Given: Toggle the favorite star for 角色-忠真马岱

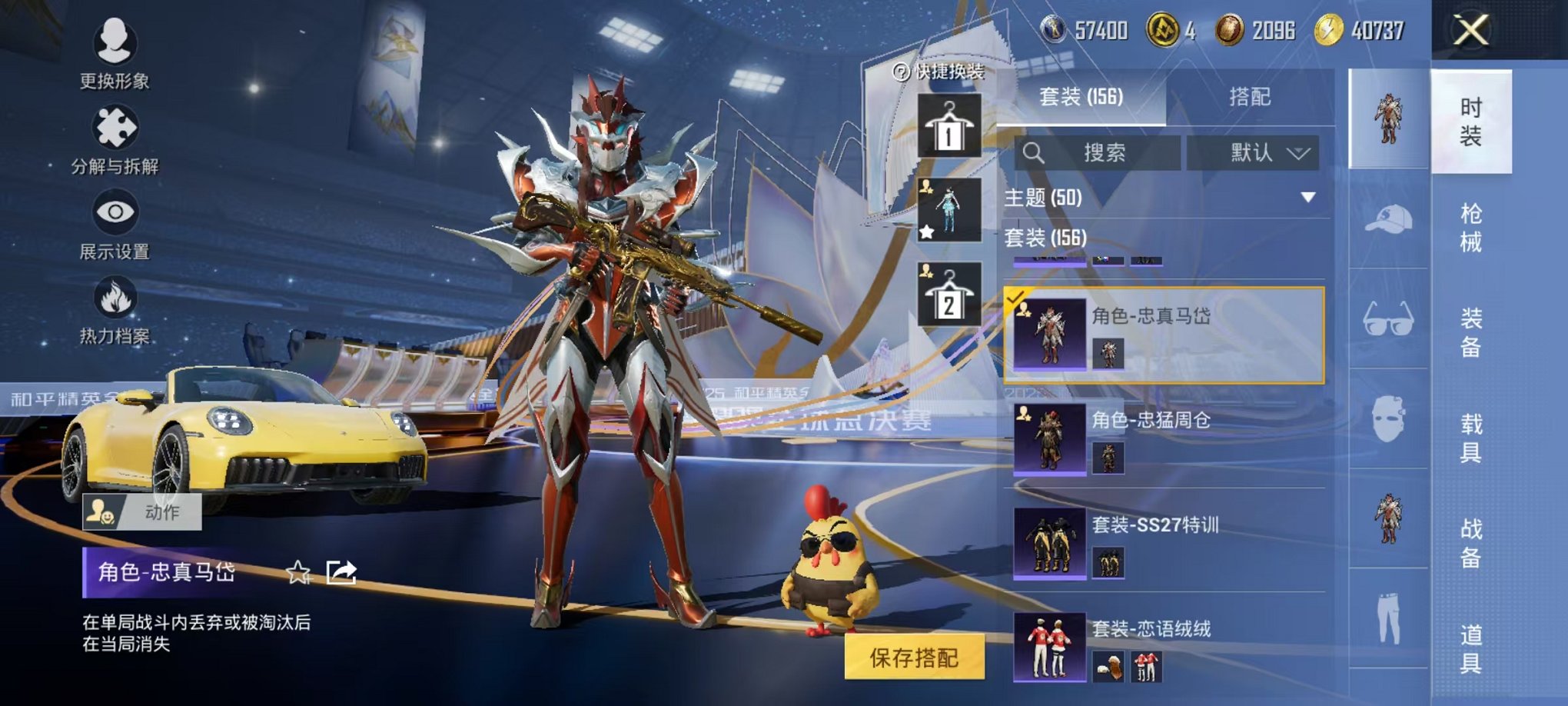Looking at the screenshot, I should pos(297,572).
